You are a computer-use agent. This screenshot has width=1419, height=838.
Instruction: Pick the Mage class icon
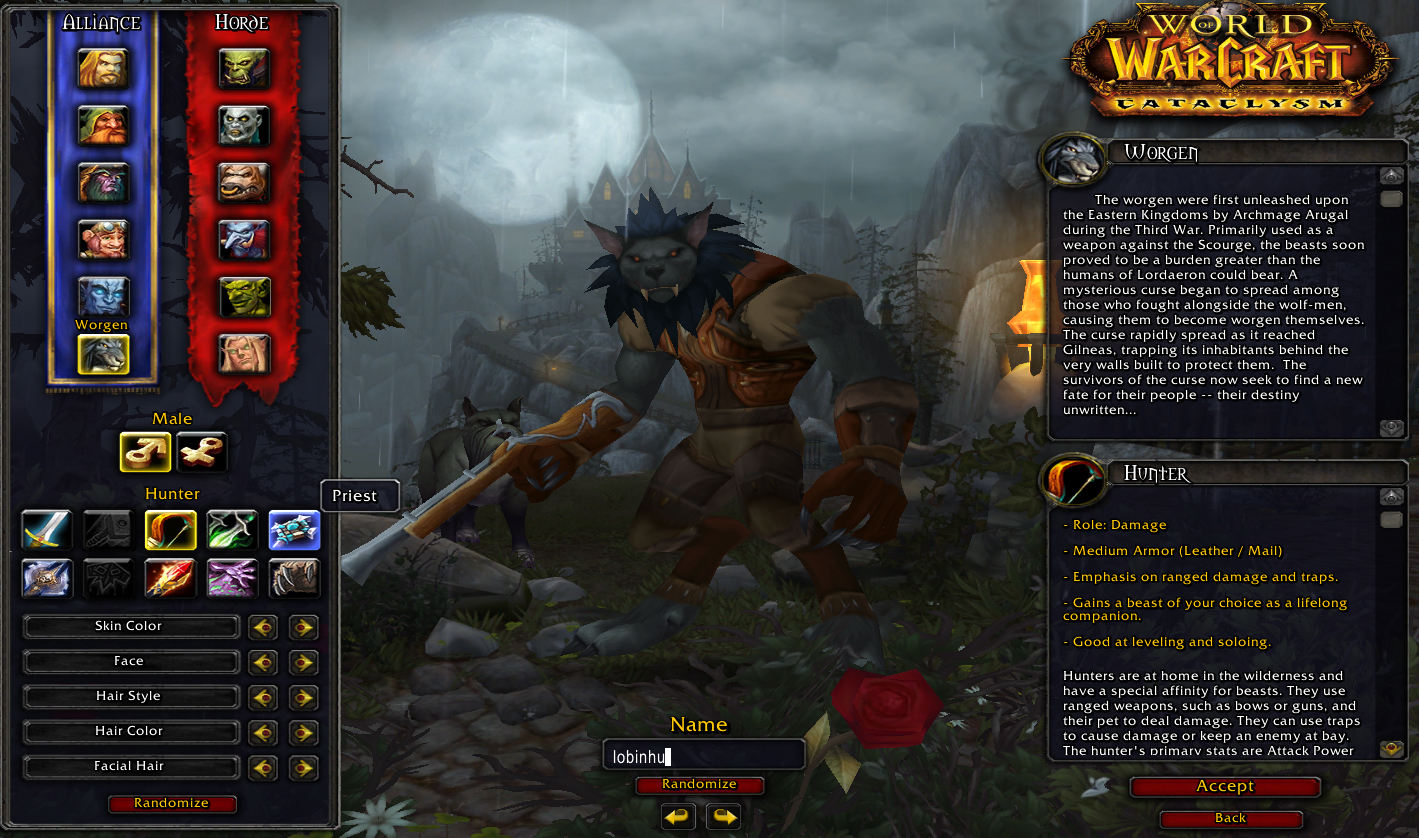point(170,578)
